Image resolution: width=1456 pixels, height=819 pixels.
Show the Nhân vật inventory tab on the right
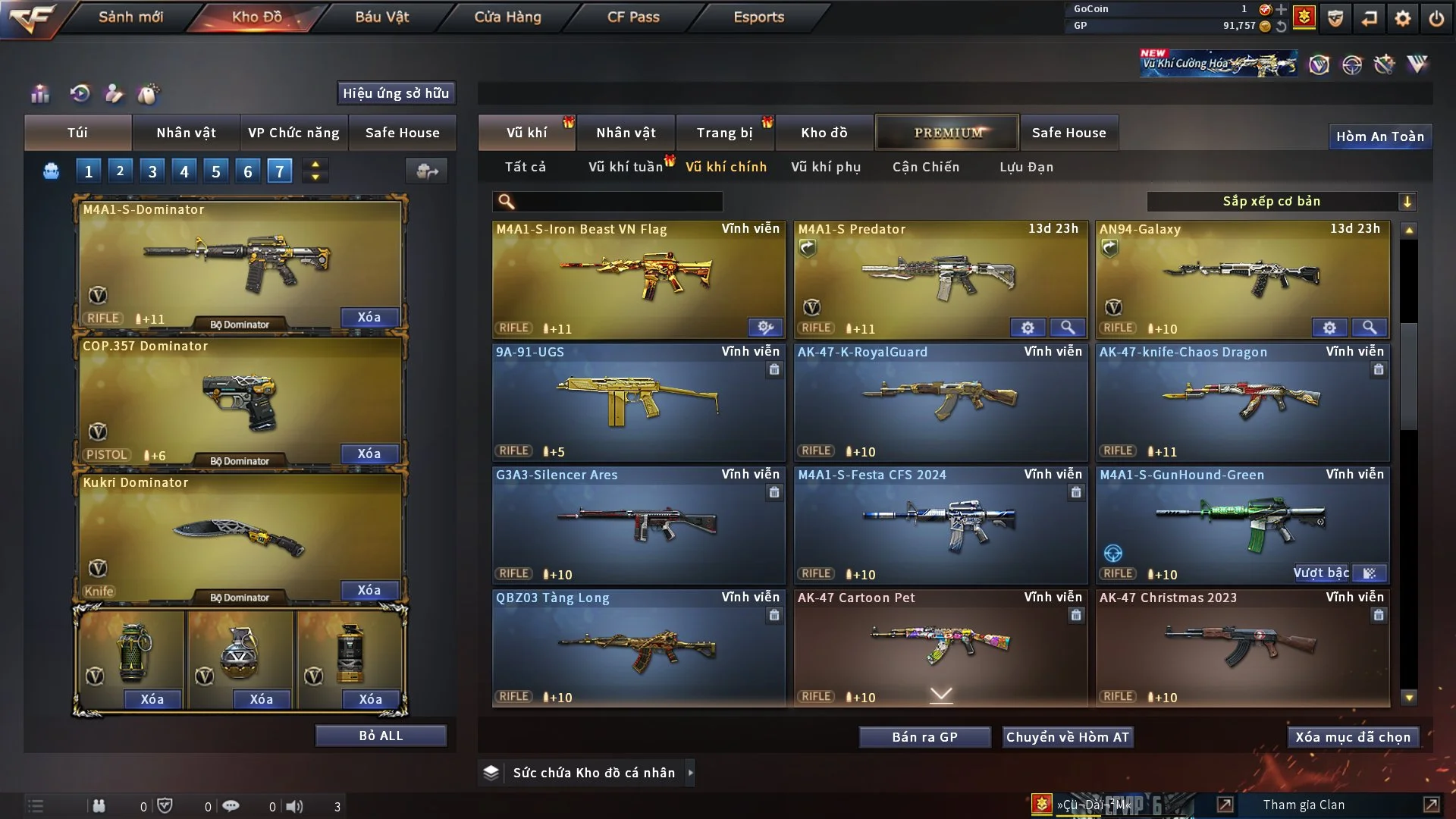coord(626,133)
